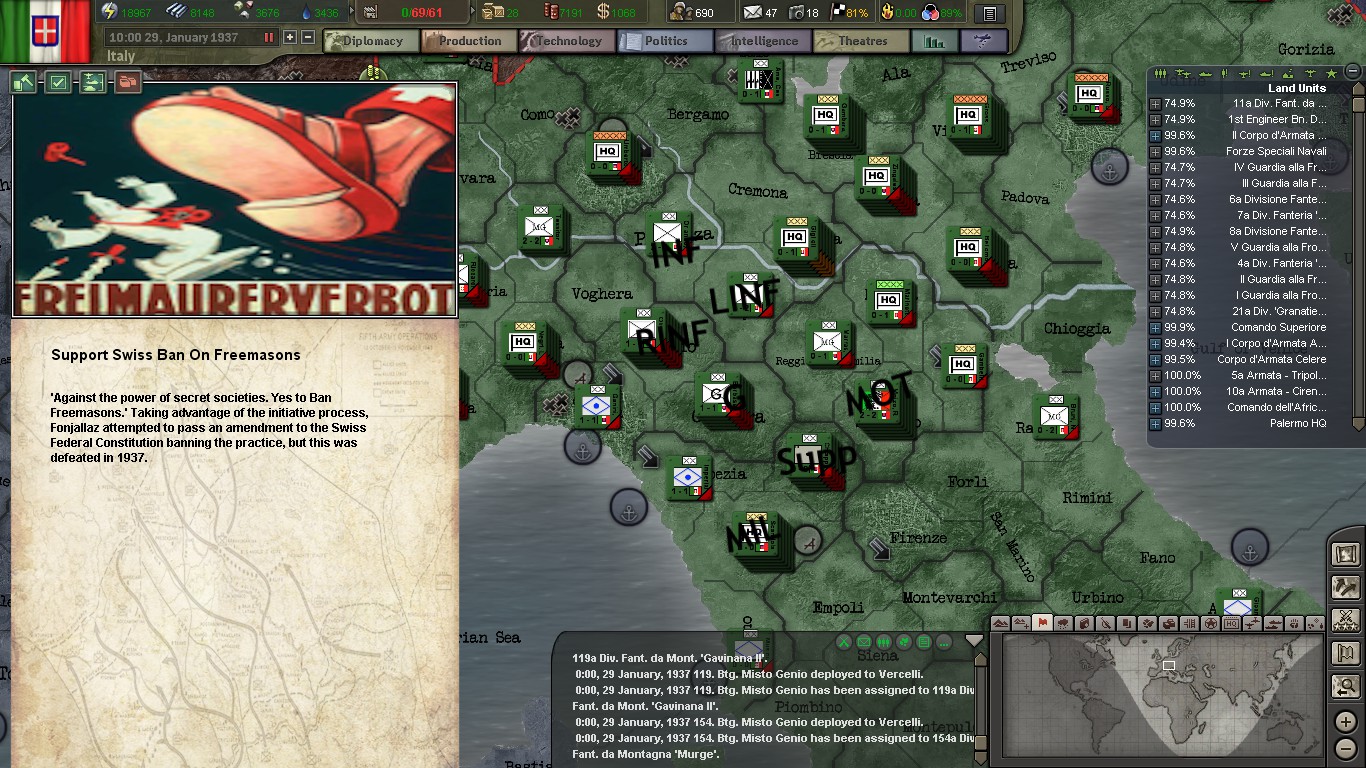The image size is (1366, 768).
Task: Open the statistics ledger icon beside Theatres
Action: [933, 43]
